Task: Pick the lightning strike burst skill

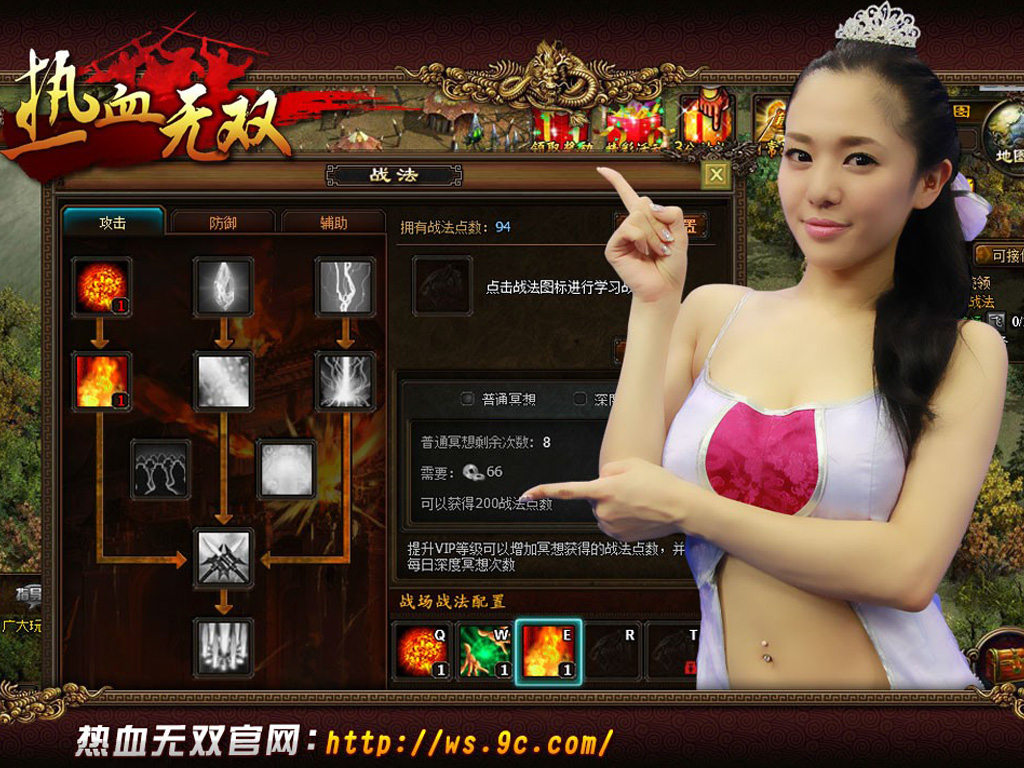Action: pyautogui.click(x=346, y=382)
